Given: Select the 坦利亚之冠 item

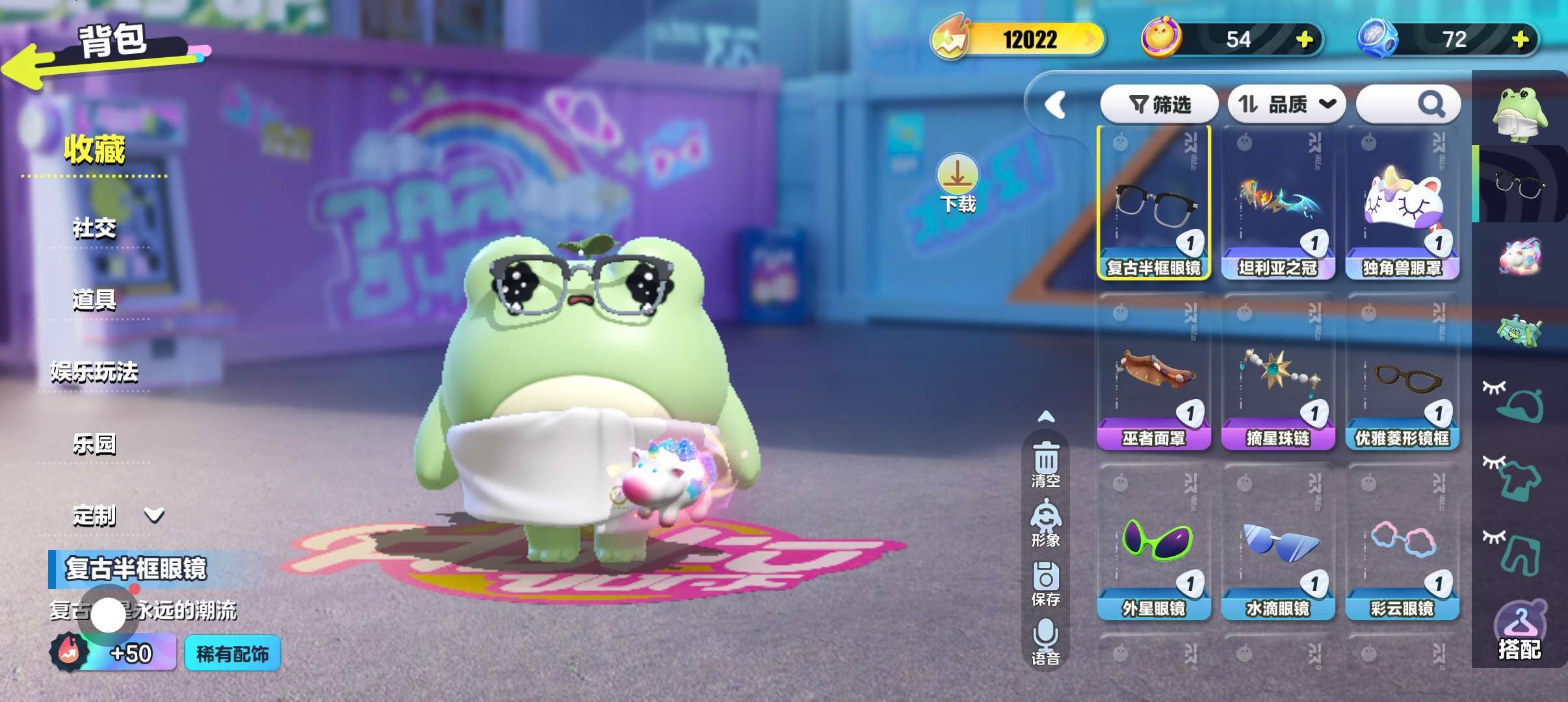Looking at the screenshot, I should (x=1278, y=203).
